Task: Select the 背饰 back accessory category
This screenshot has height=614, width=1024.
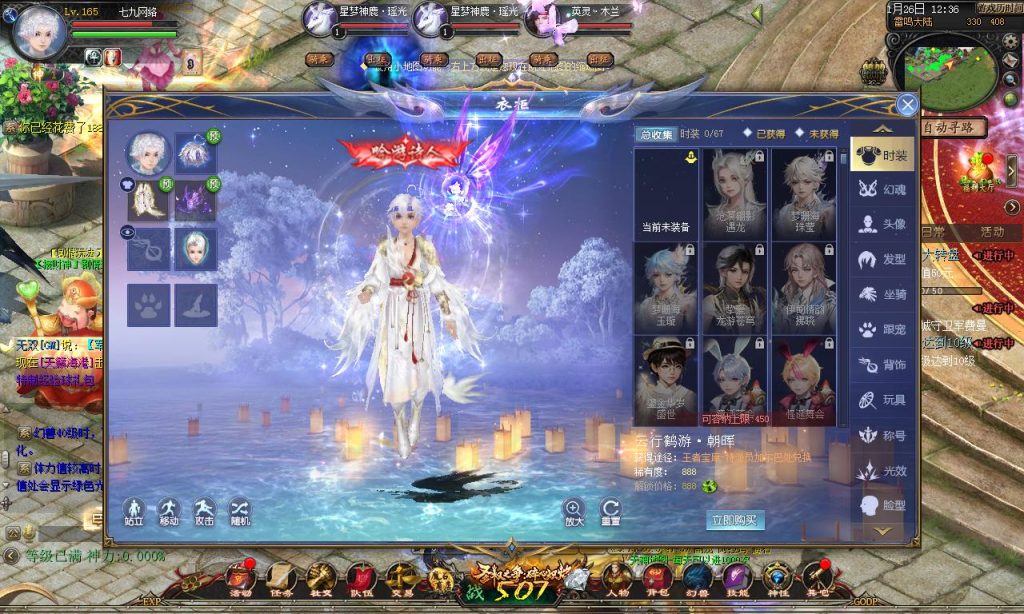Action: click(881, 365)
